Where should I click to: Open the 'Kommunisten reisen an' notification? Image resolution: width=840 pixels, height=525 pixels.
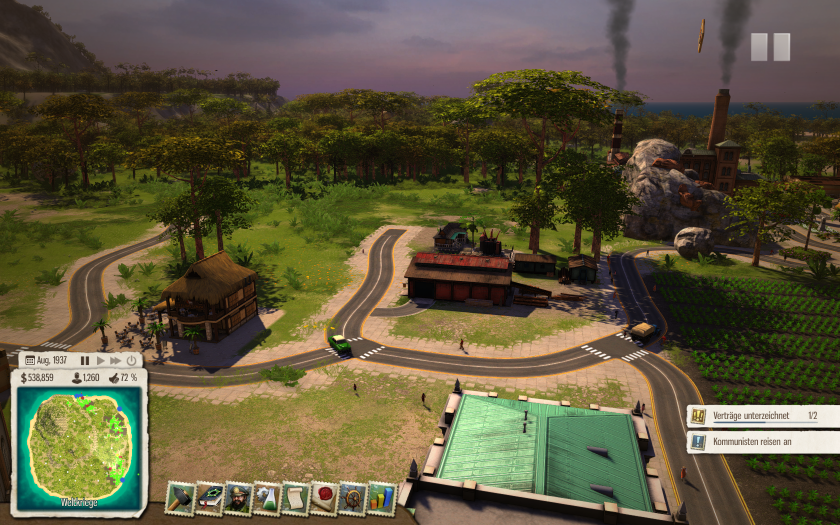762,441
